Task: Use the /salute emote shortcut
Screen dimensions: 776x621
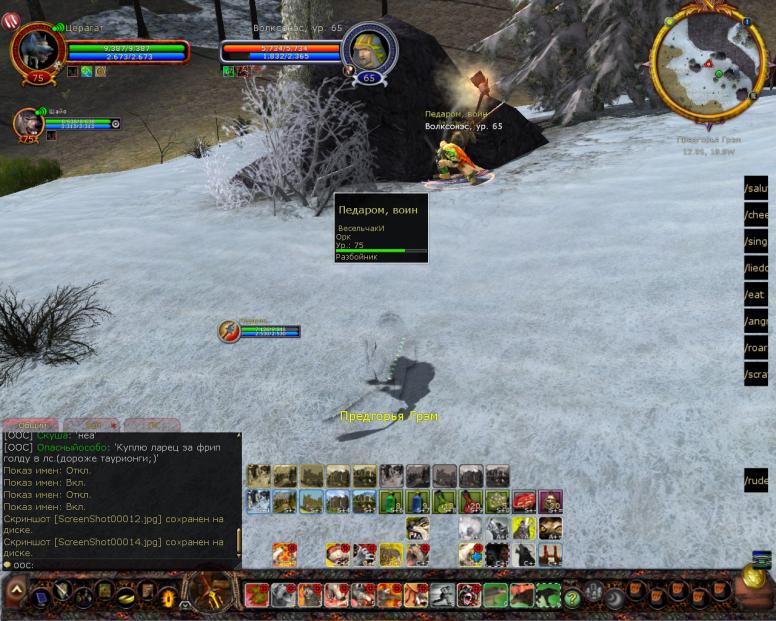Action: pos(757,188)
